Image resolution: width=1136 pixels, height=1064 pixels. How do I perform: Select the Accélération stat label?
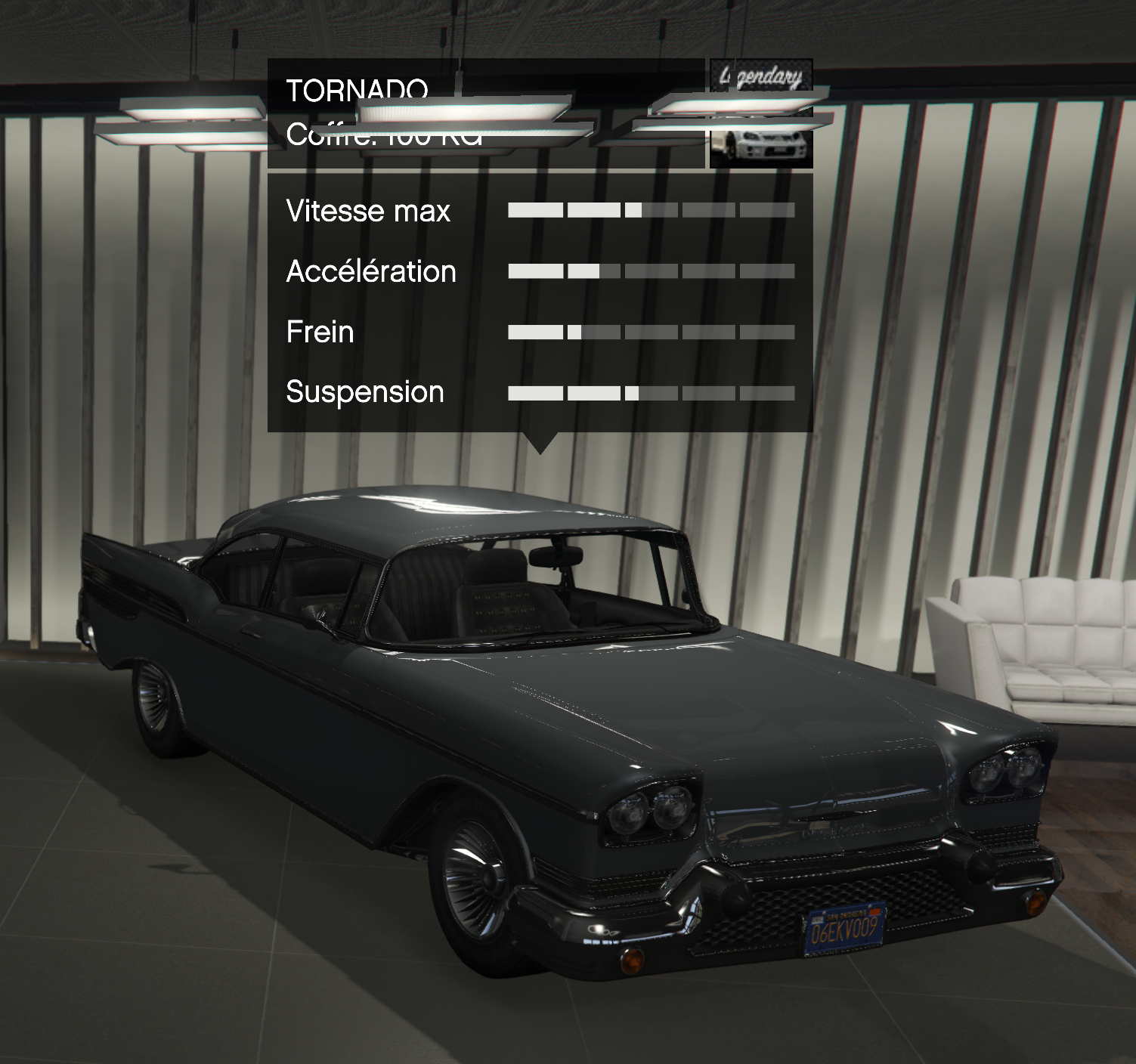(372, 271)
